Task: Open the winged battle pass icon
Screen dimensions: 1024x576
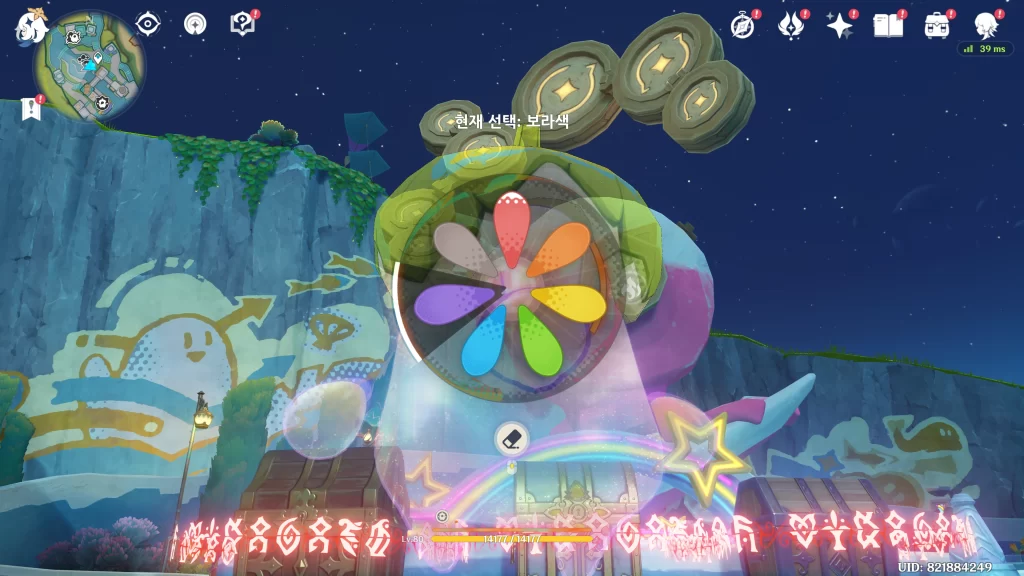Action: pyautogui.click(x=790, y=26)
